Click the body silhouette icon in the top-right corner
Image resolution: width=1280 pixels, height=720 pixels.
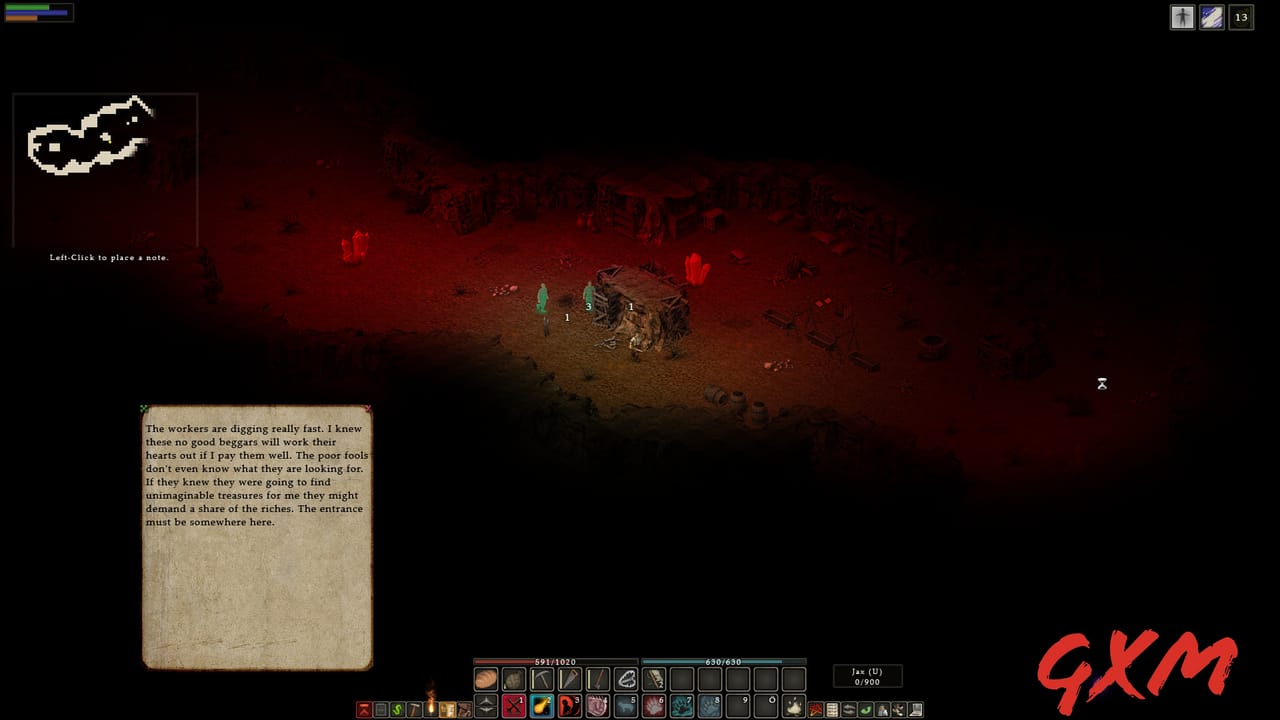point(1183,17)
